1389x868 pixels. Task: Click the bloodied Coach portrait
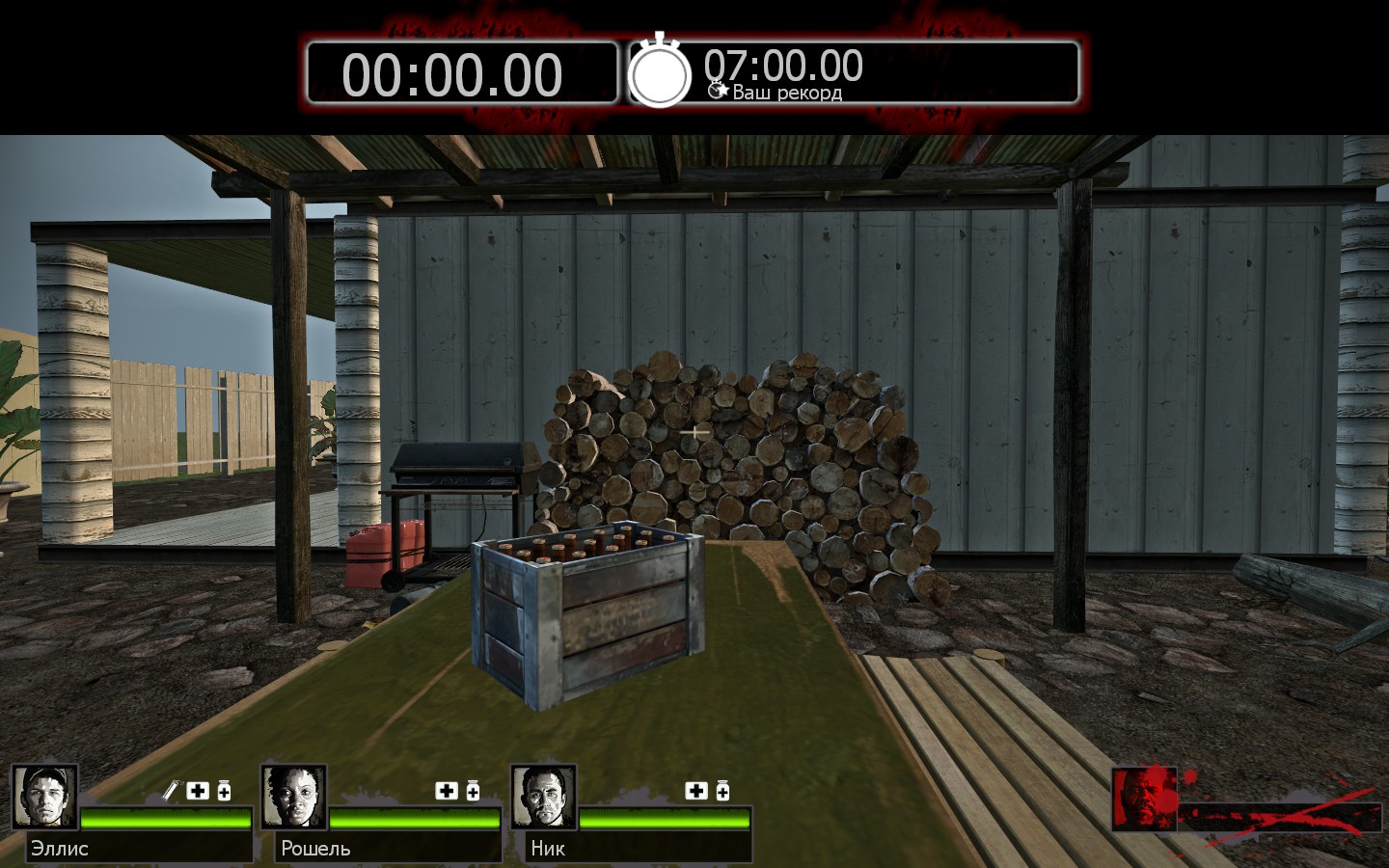coord(1144,799)
